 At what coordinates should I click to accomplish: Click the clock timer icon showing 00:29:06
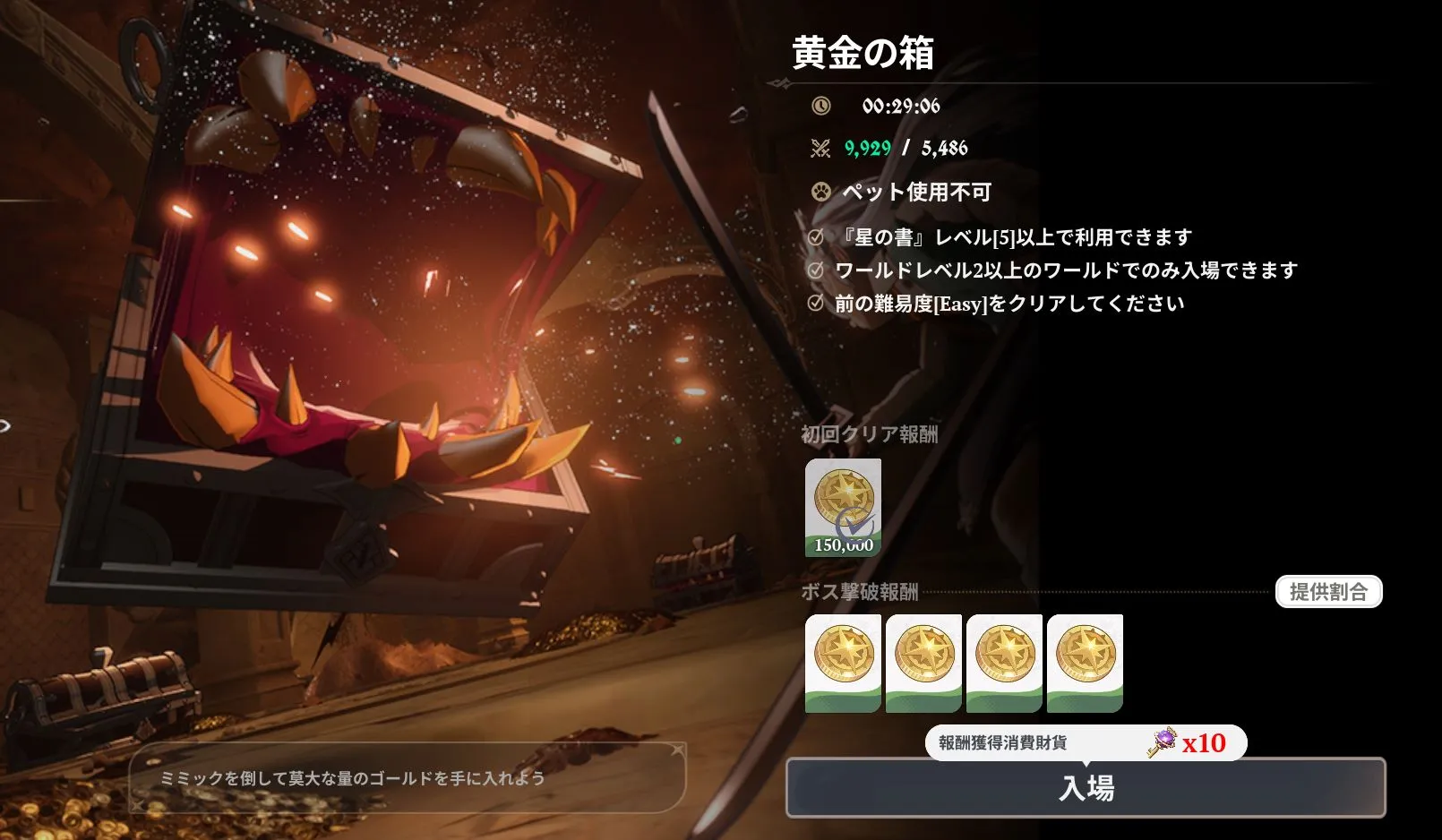(x=820, y=104)
